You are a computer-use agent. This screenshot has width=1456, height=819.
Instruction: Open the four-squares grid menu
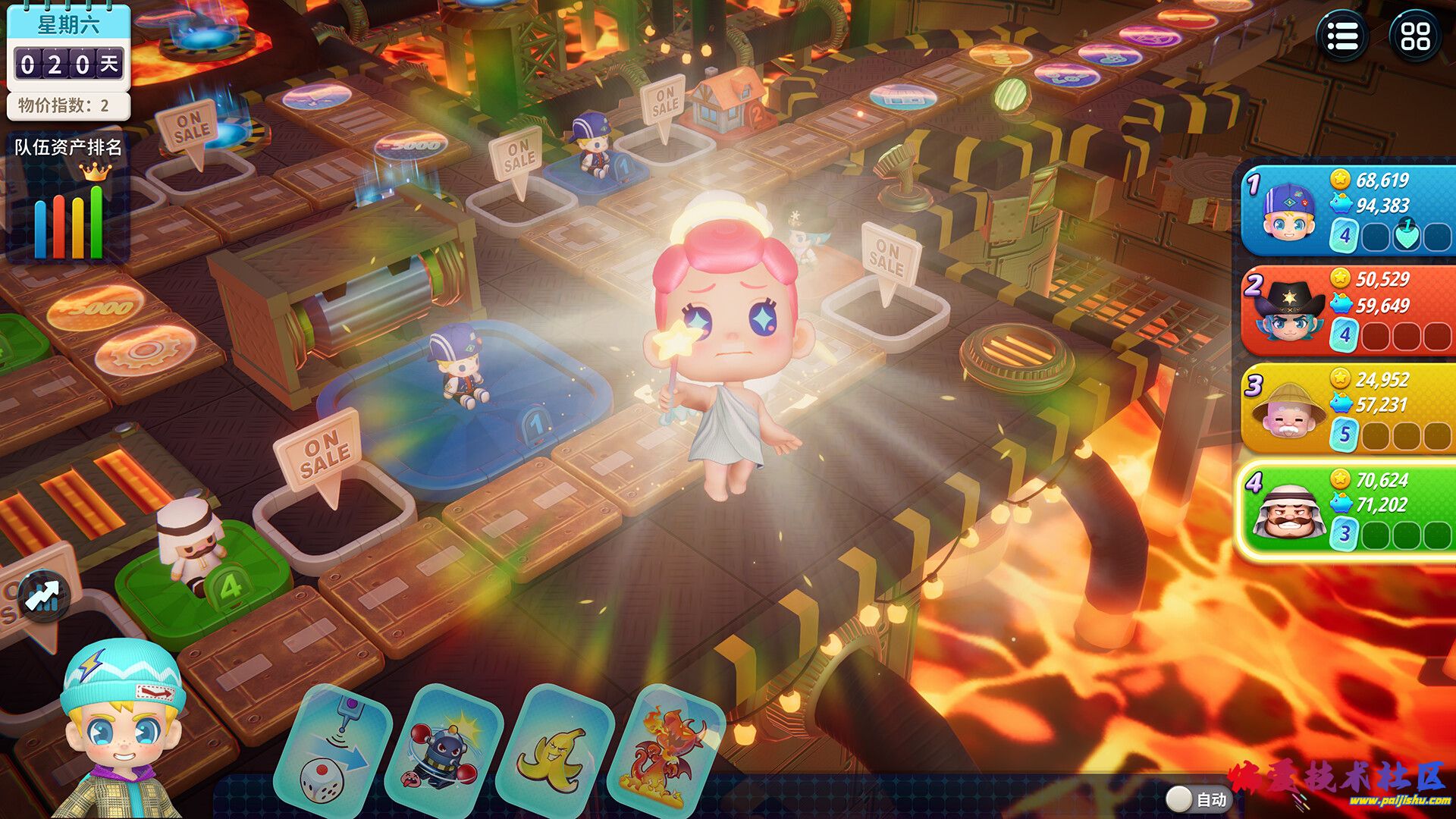(x=1415, y=36)
